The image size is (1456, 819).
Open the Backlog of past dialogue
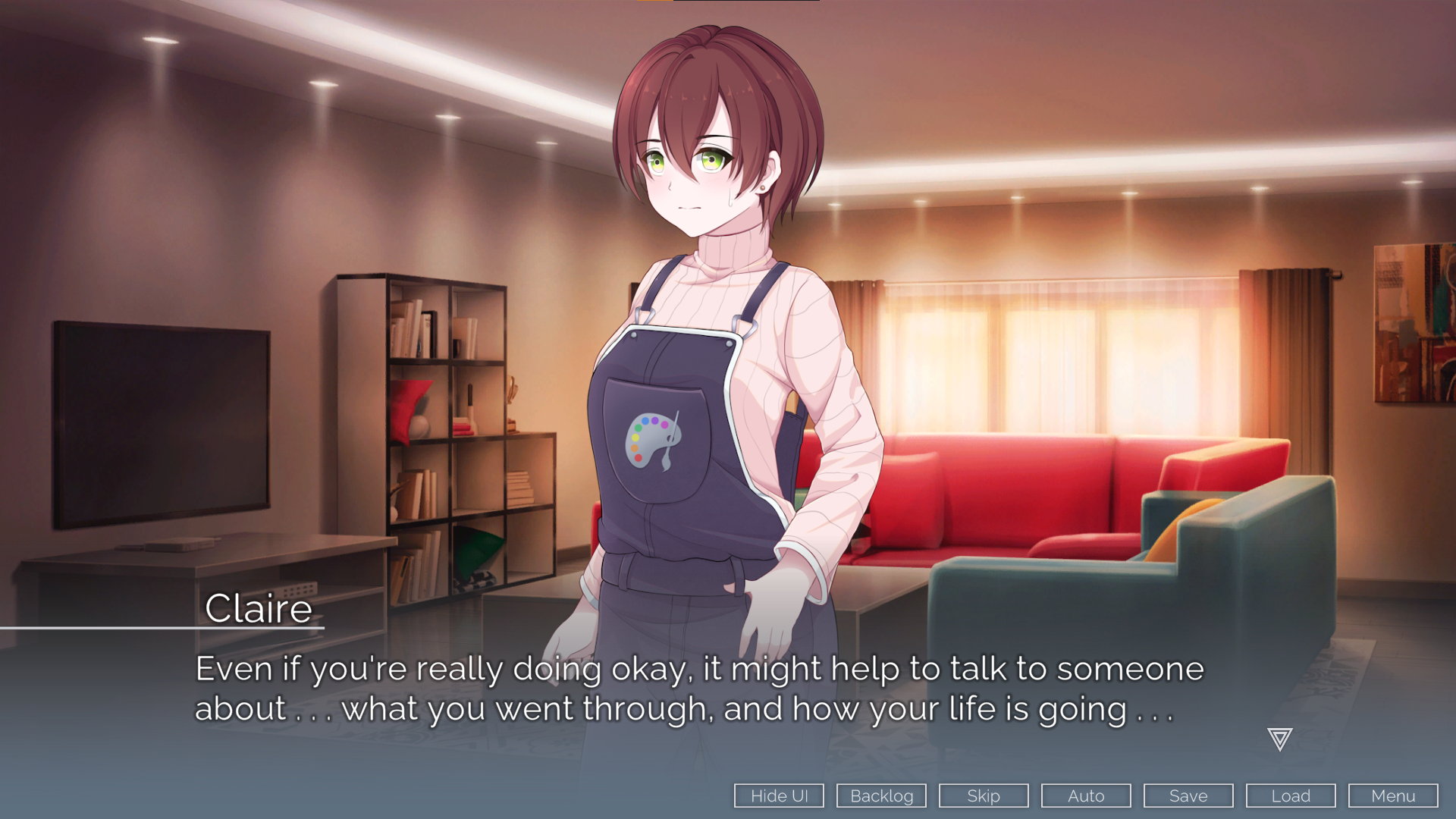881,795
